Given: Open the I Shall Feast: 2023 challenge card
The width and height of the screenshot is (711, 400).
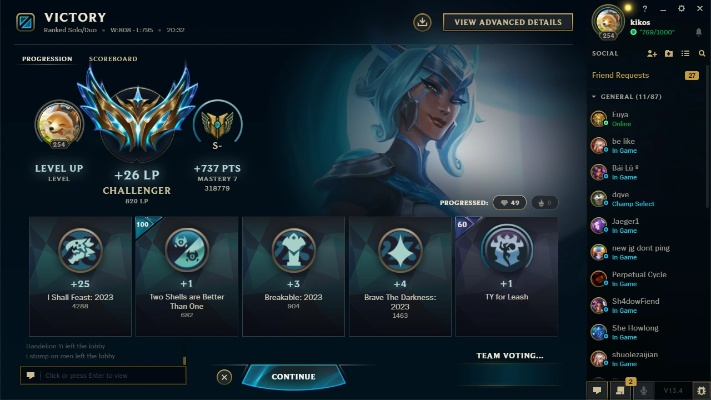Looking at the screenshot, I should (x=81, y=276).
